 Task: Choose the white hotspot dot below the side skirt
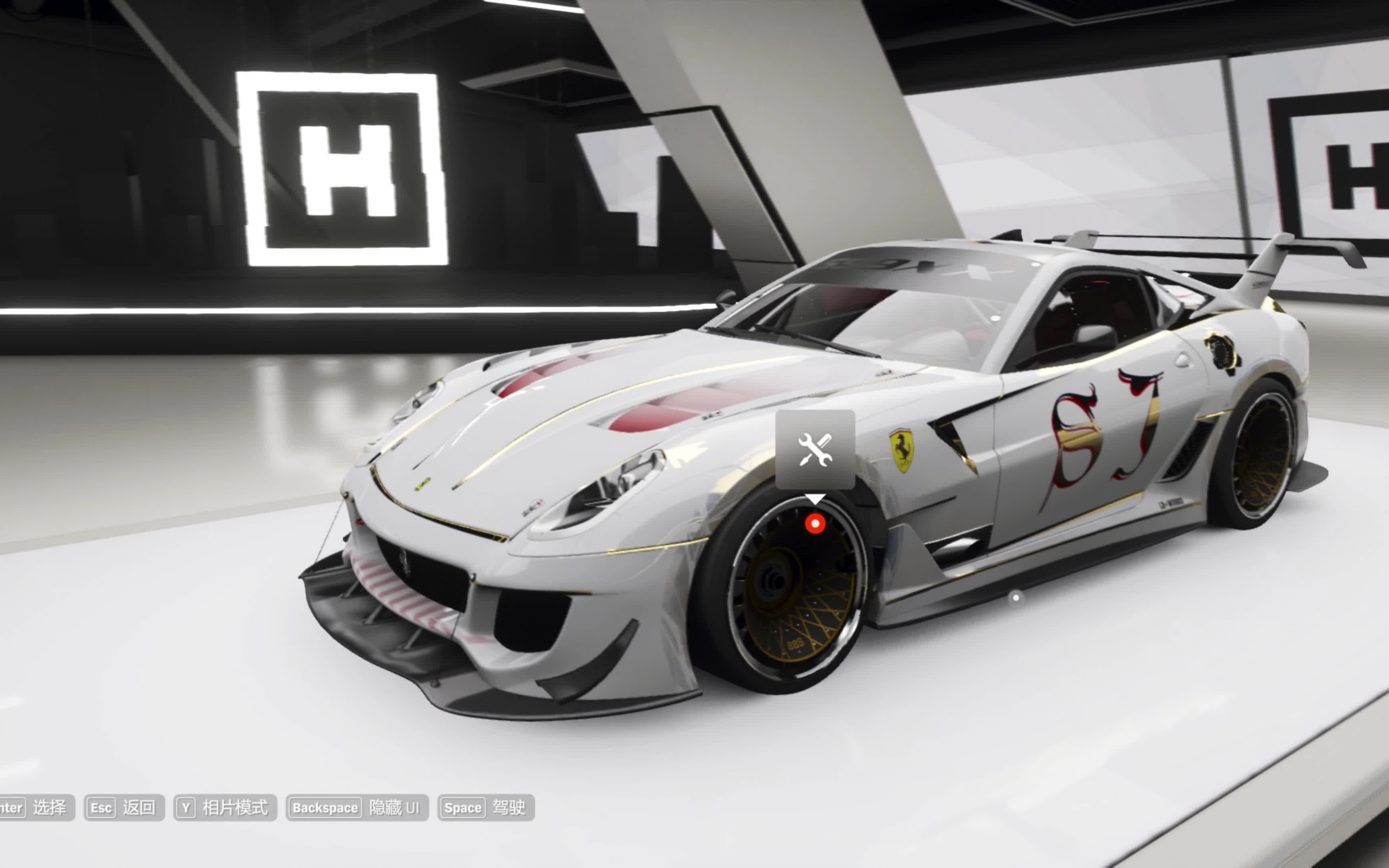pyautogui.click(x=1016, y=598)
